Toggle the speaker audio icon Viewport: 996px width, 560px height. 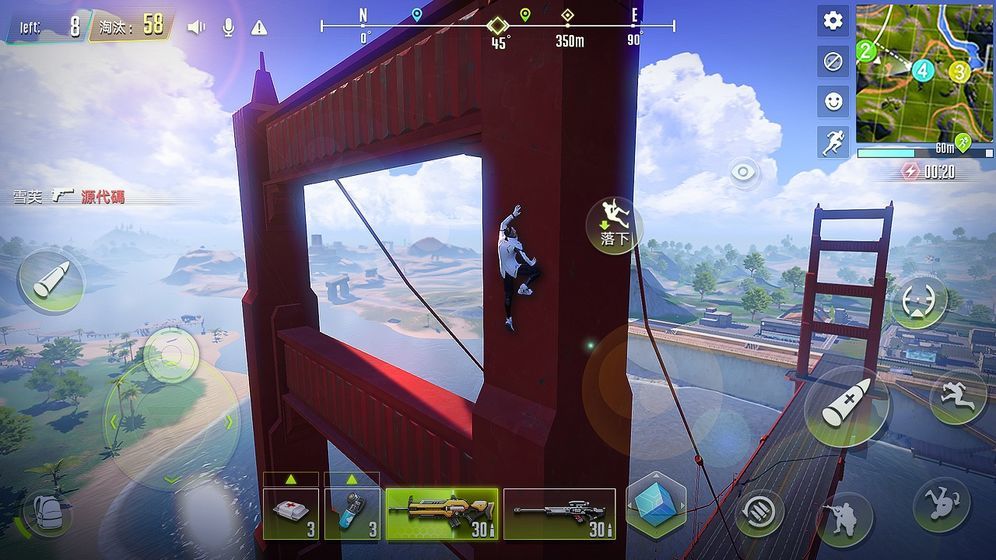pyautogui.click(x=196, y=27)
